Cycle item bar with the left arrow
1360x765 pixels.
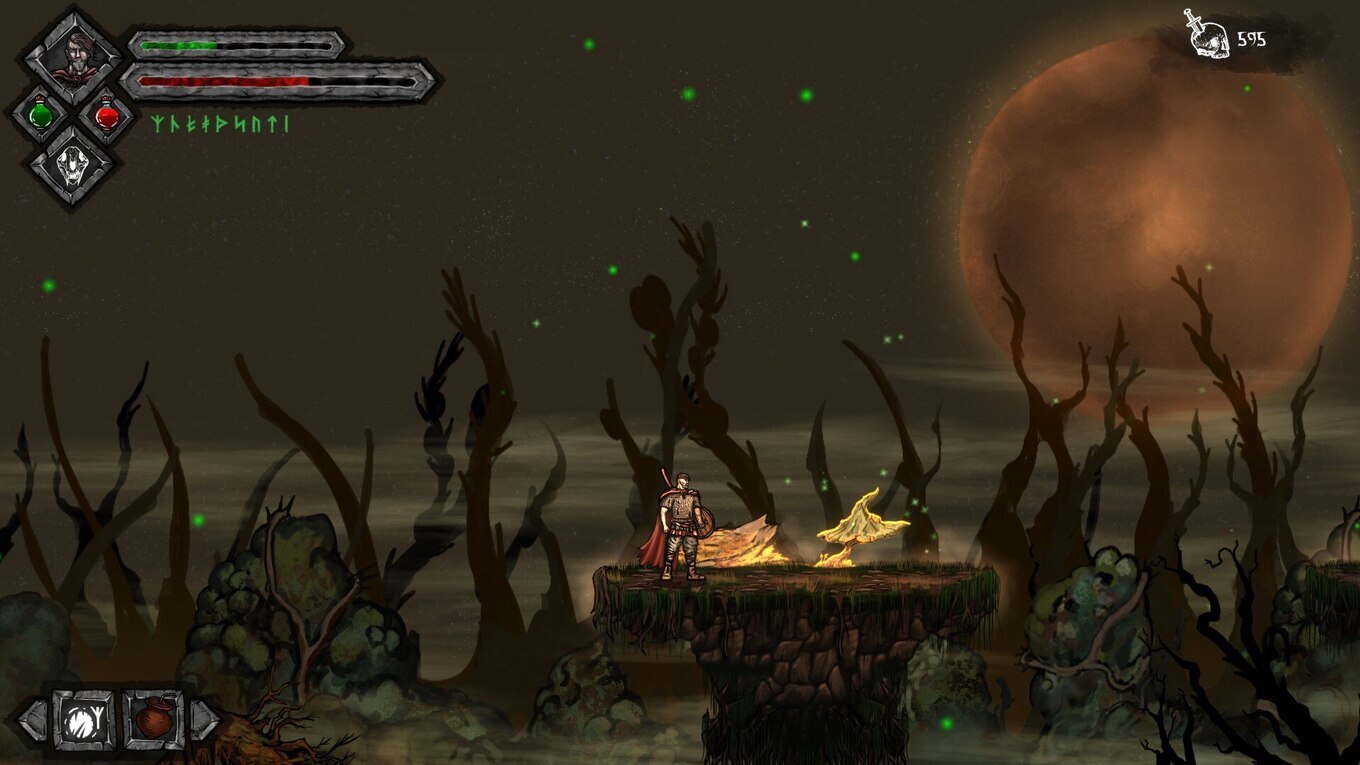pyautogui.click(x=32, y=720)
